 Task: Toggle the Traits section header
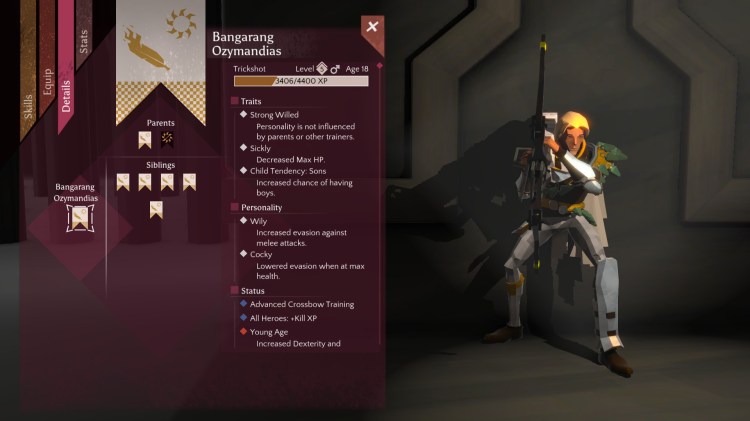[250, 101]
